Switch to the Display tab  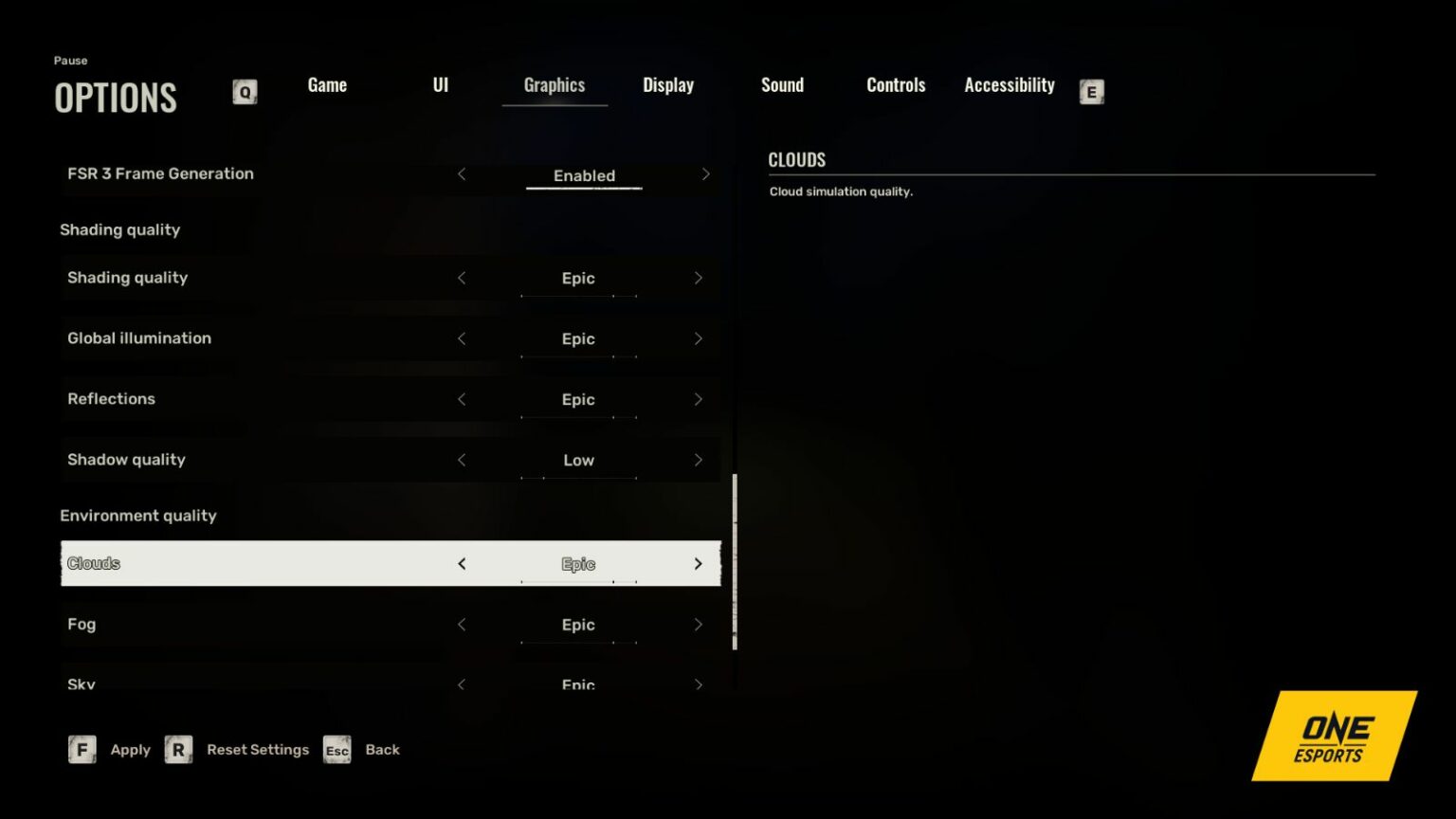667,84
